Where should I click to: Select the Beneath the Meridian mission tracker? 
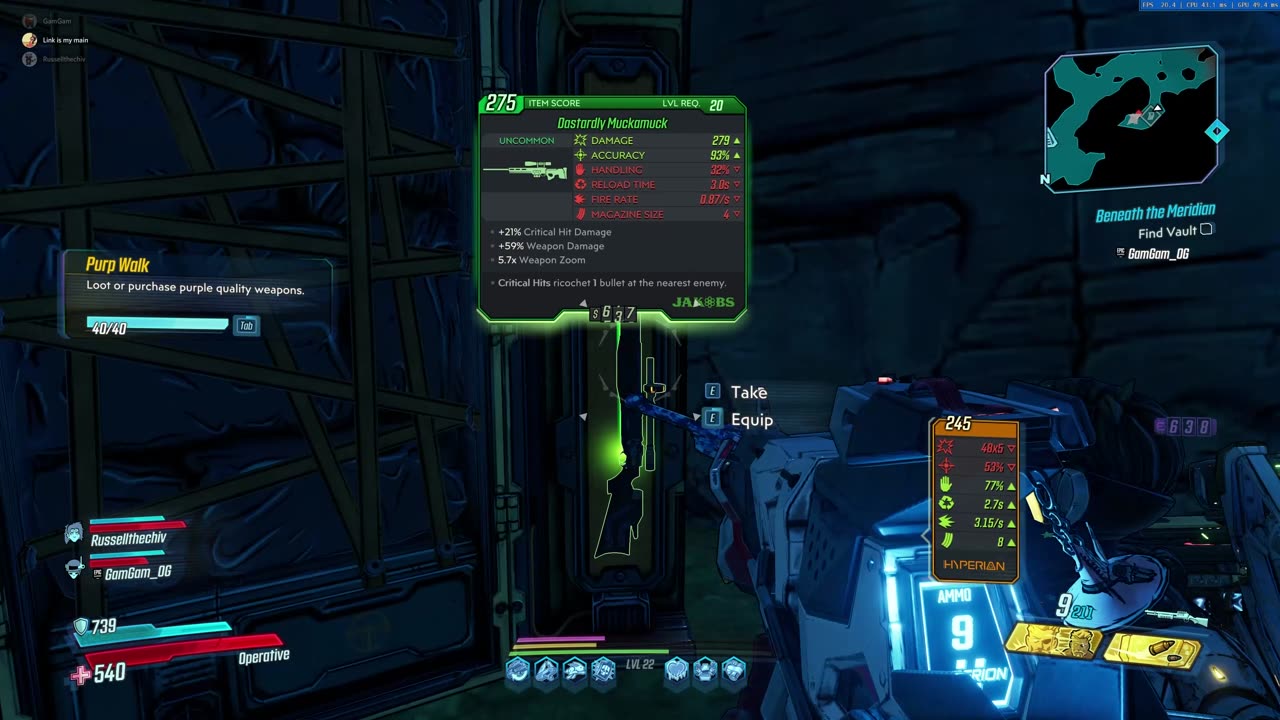[x=1155, y=213]
